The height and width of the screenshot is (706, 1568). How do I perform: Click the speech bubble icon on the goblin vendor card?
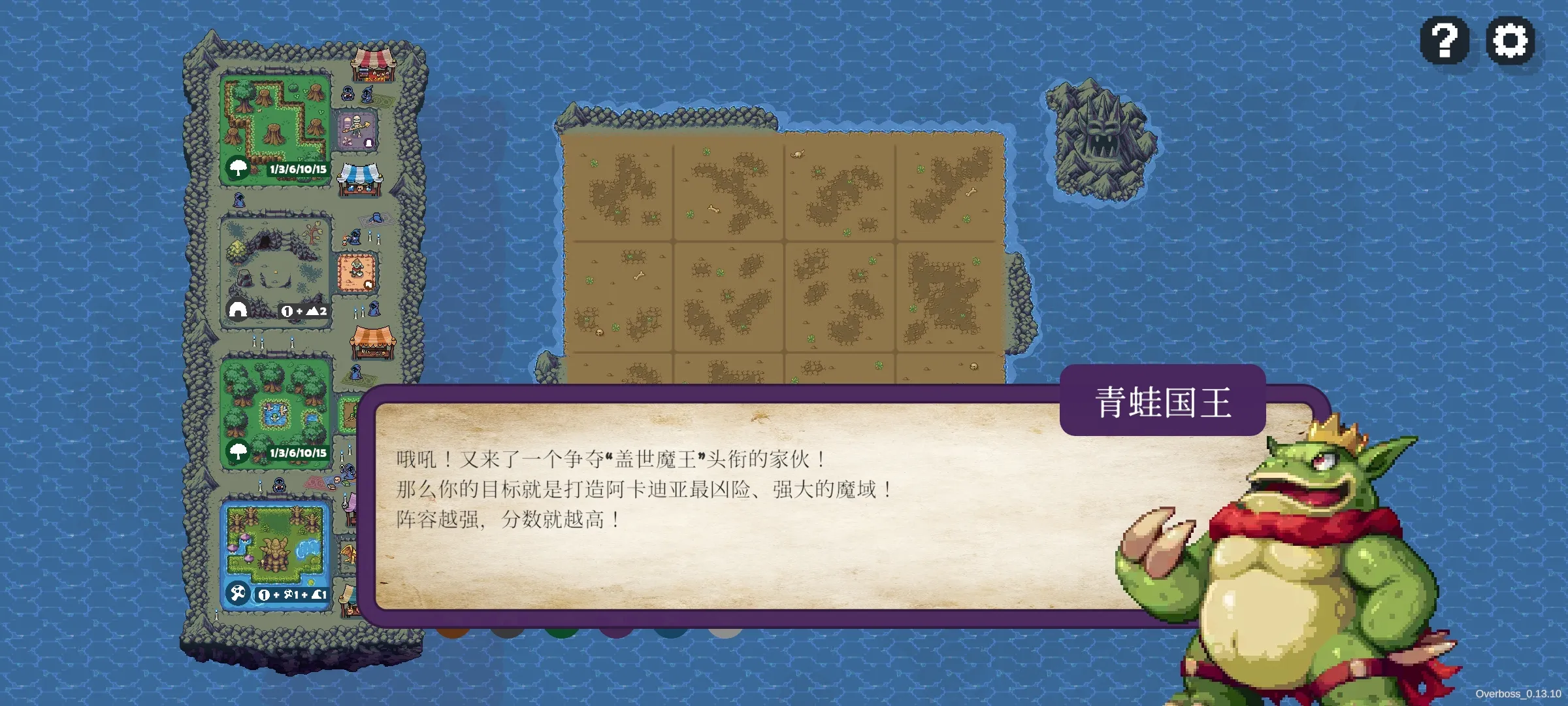point(368,283)
